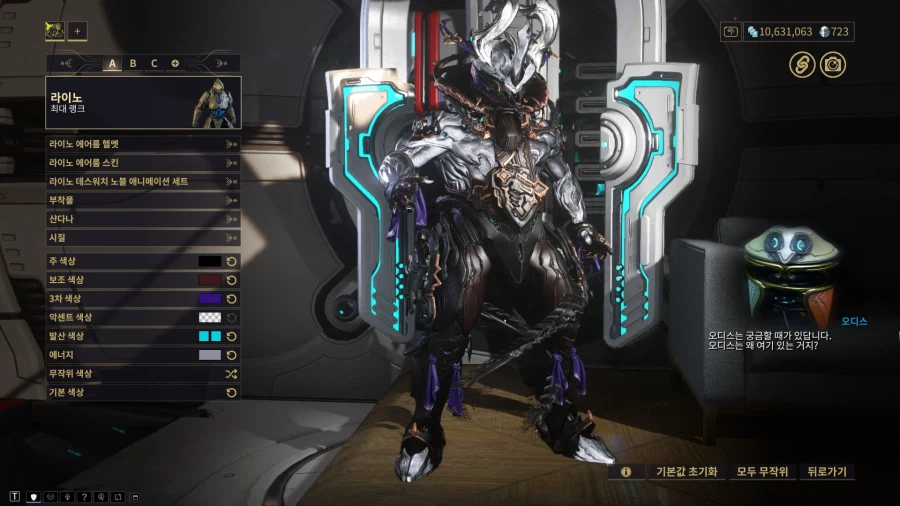Select 모두 무작위 to randomize everything
Screen dimensions: 900x506
pos(763,471)
